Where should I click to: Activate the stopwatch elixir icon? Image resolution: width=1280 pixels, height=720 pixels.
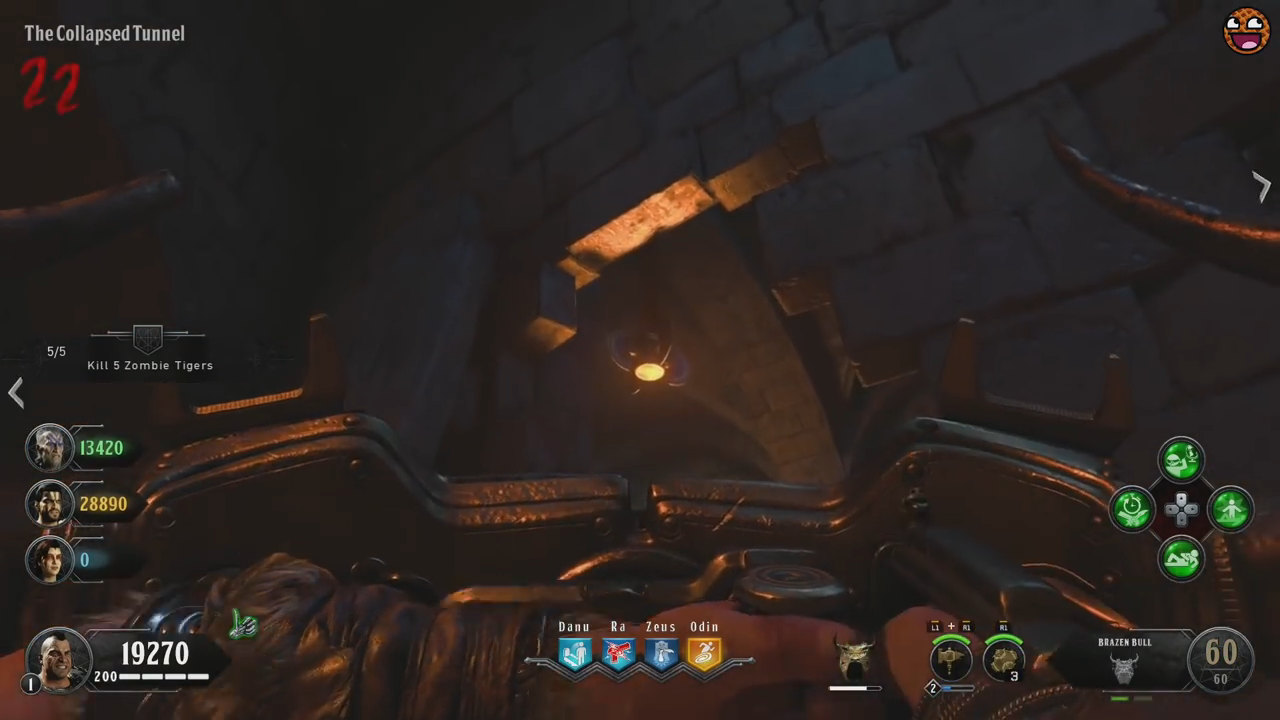click(1133, 509)
